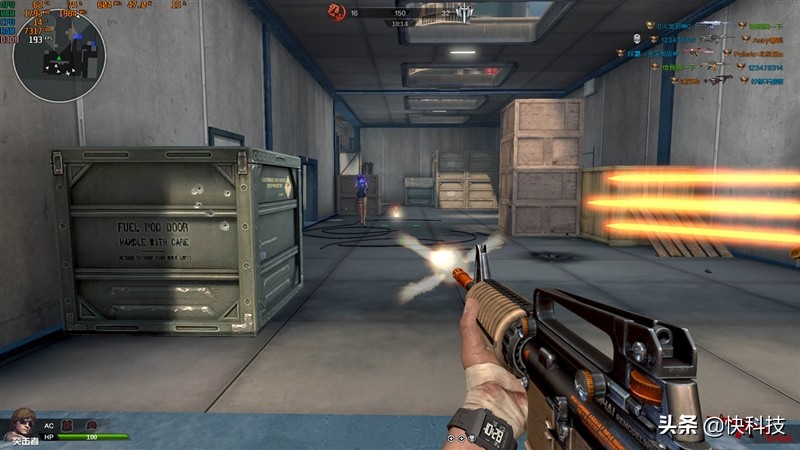Select the bottom kill feed entry
Image resolution: width=800 pixels, height=450 pixels.
coord(710,81)
